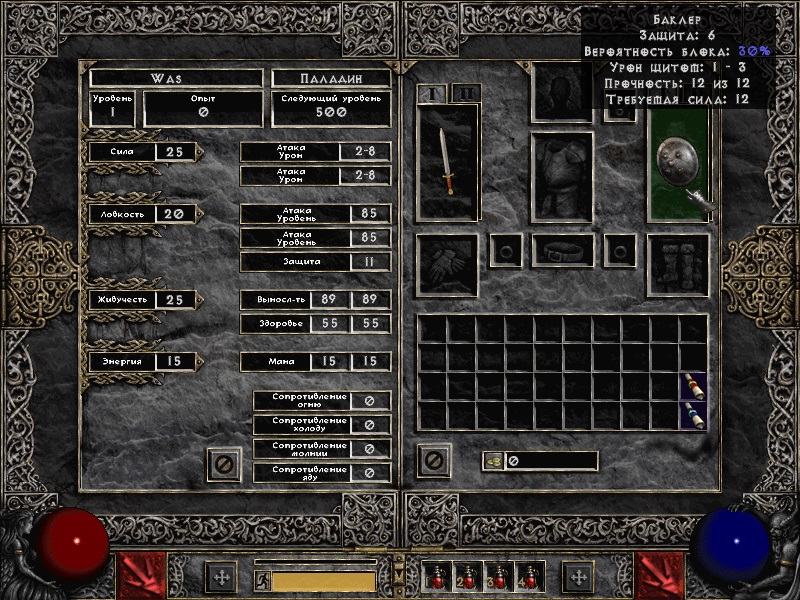Close the inventory panel
Viewport: 800px width, 600px height.
tap(435, 461)
